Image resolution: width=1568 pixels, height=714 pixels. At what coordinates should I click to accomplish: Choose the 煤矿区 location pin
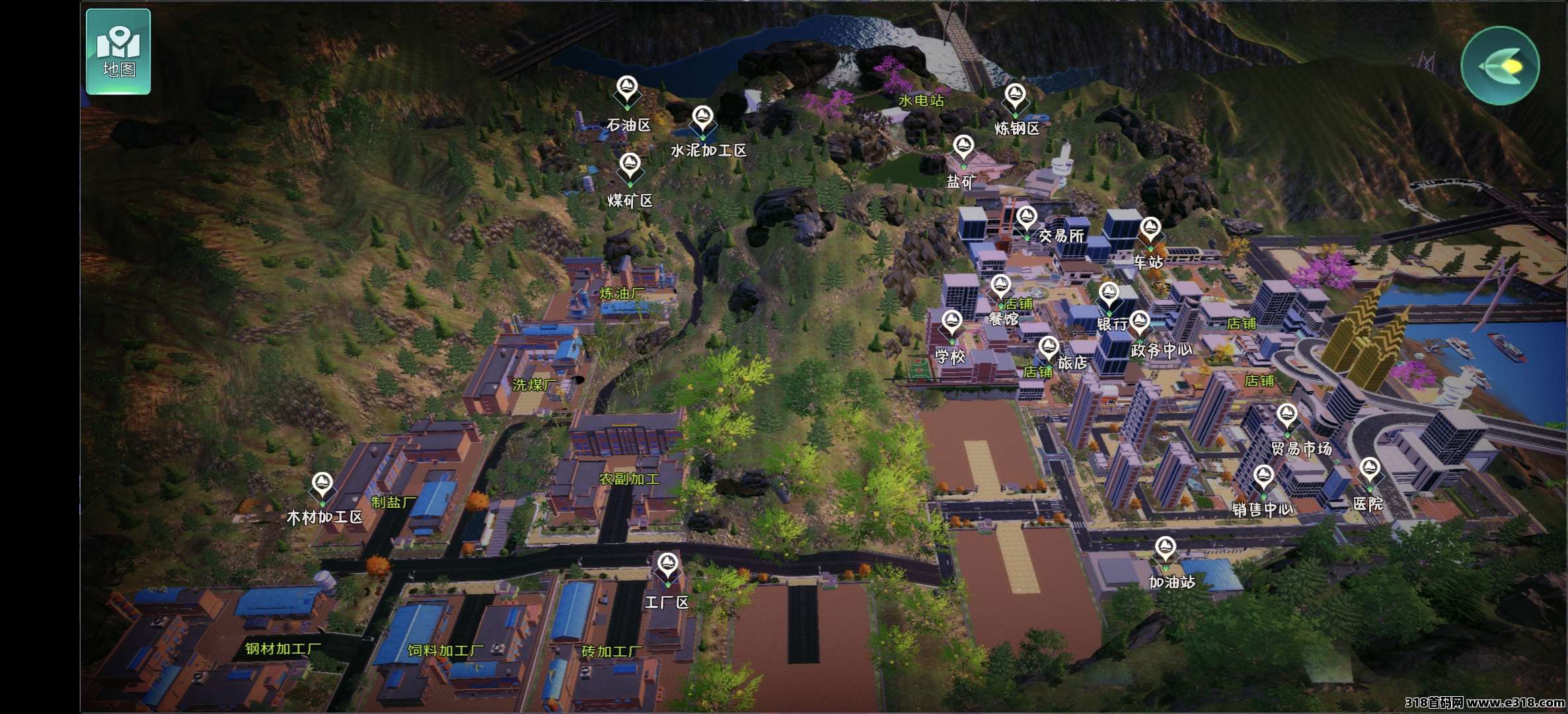pos(630,166)
